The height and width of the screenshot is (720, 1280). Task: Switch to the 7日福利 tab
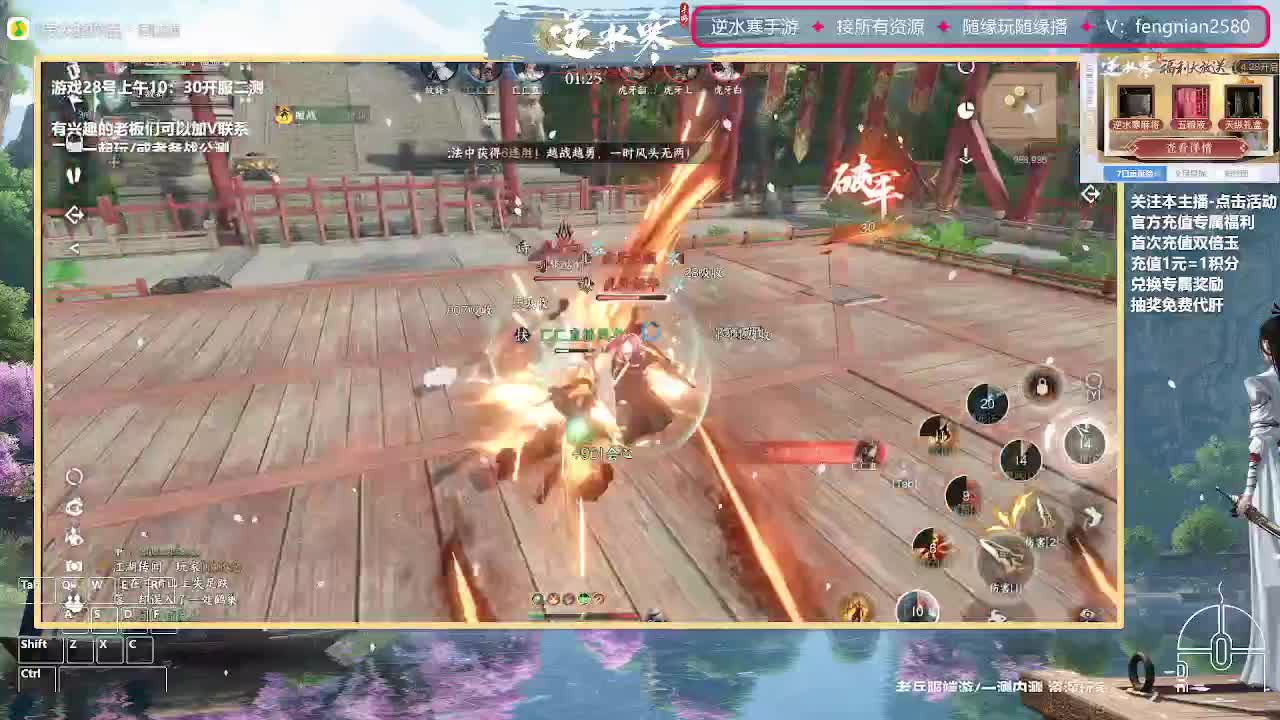[1137, 173]
